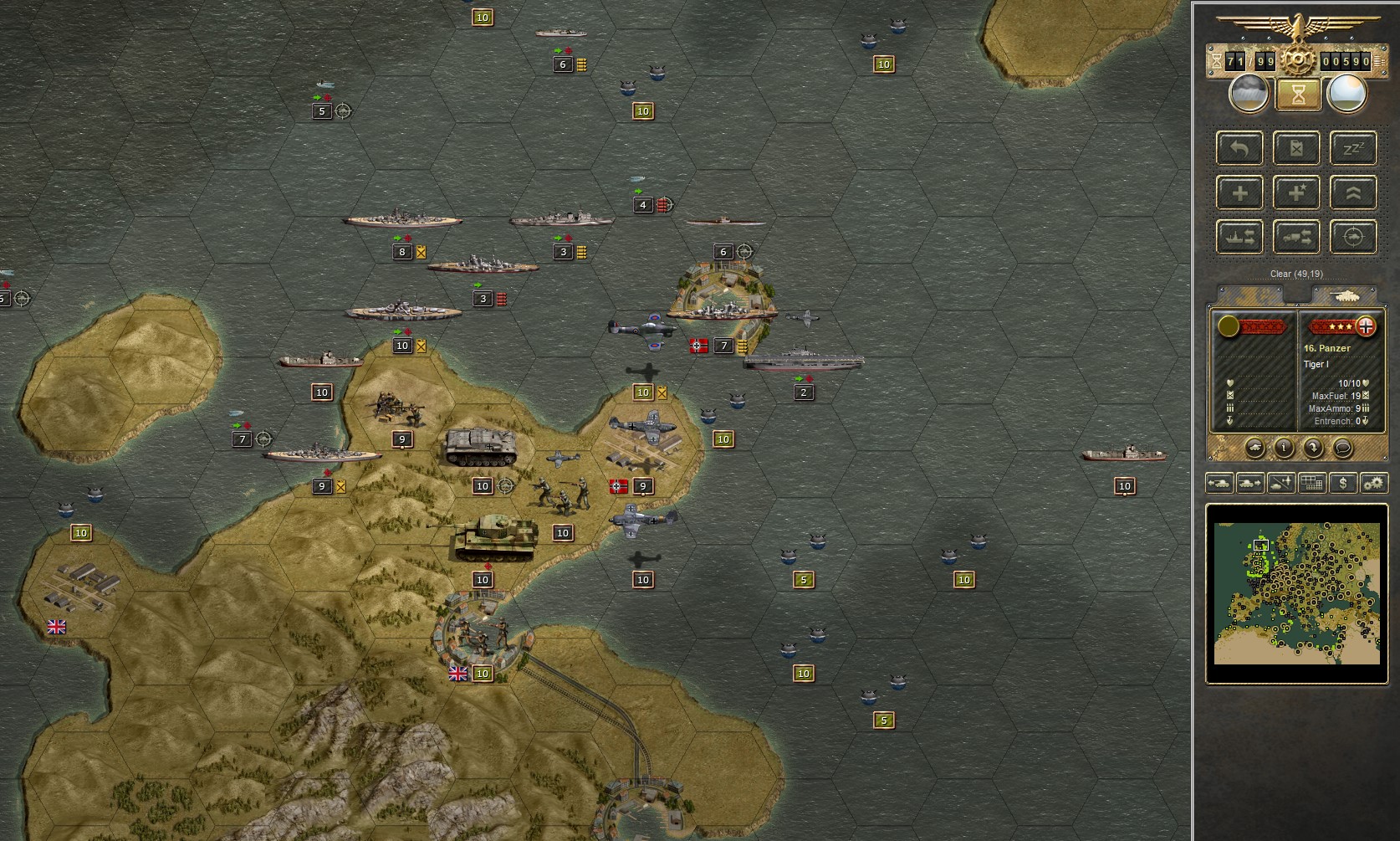1400x841 pixels.
Task: Toggle between air and ground unit view
Action: click(1281, 483)
